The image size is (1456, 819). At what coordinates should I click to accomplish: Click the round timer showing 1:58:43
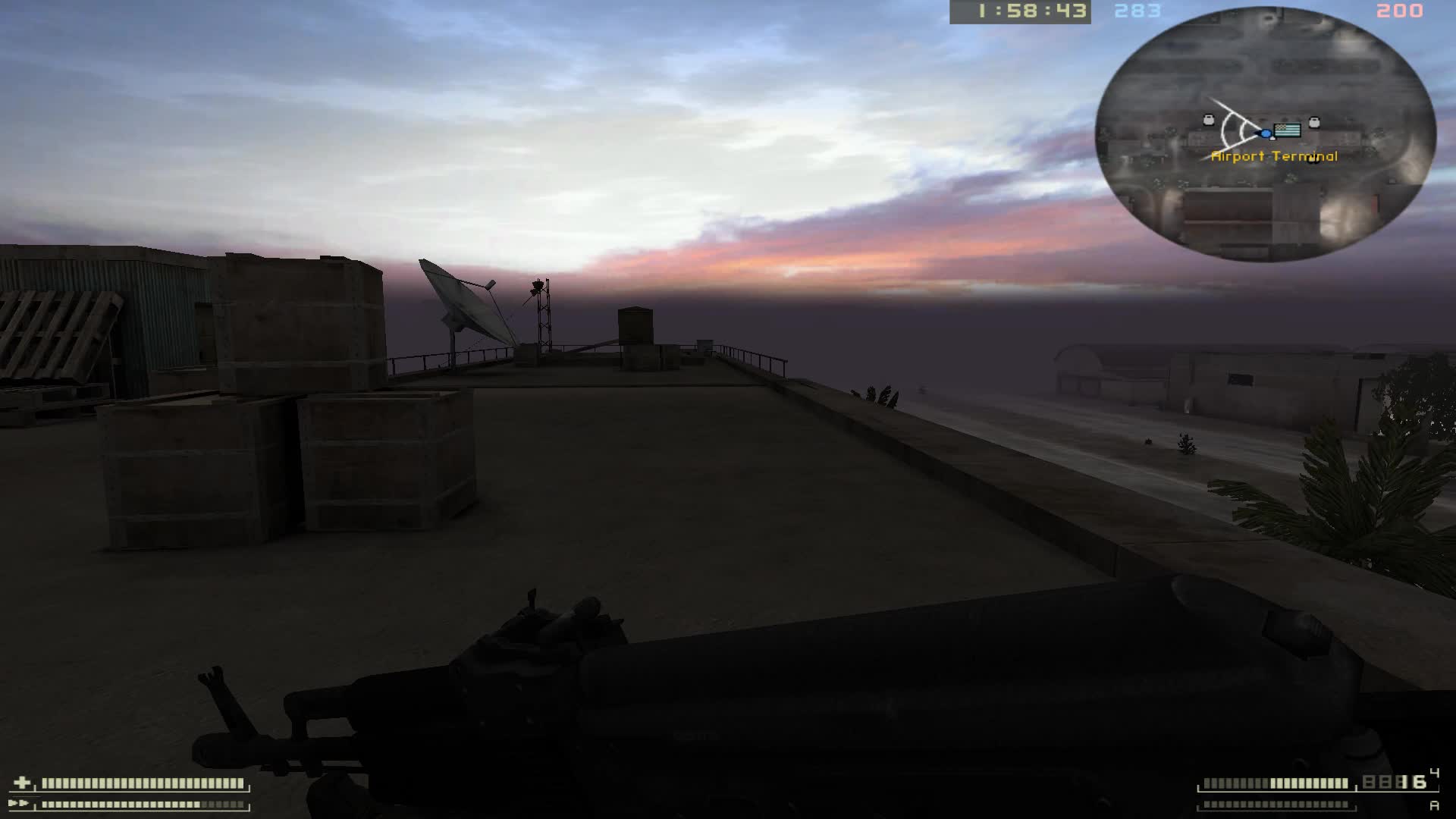[1024, 11]
